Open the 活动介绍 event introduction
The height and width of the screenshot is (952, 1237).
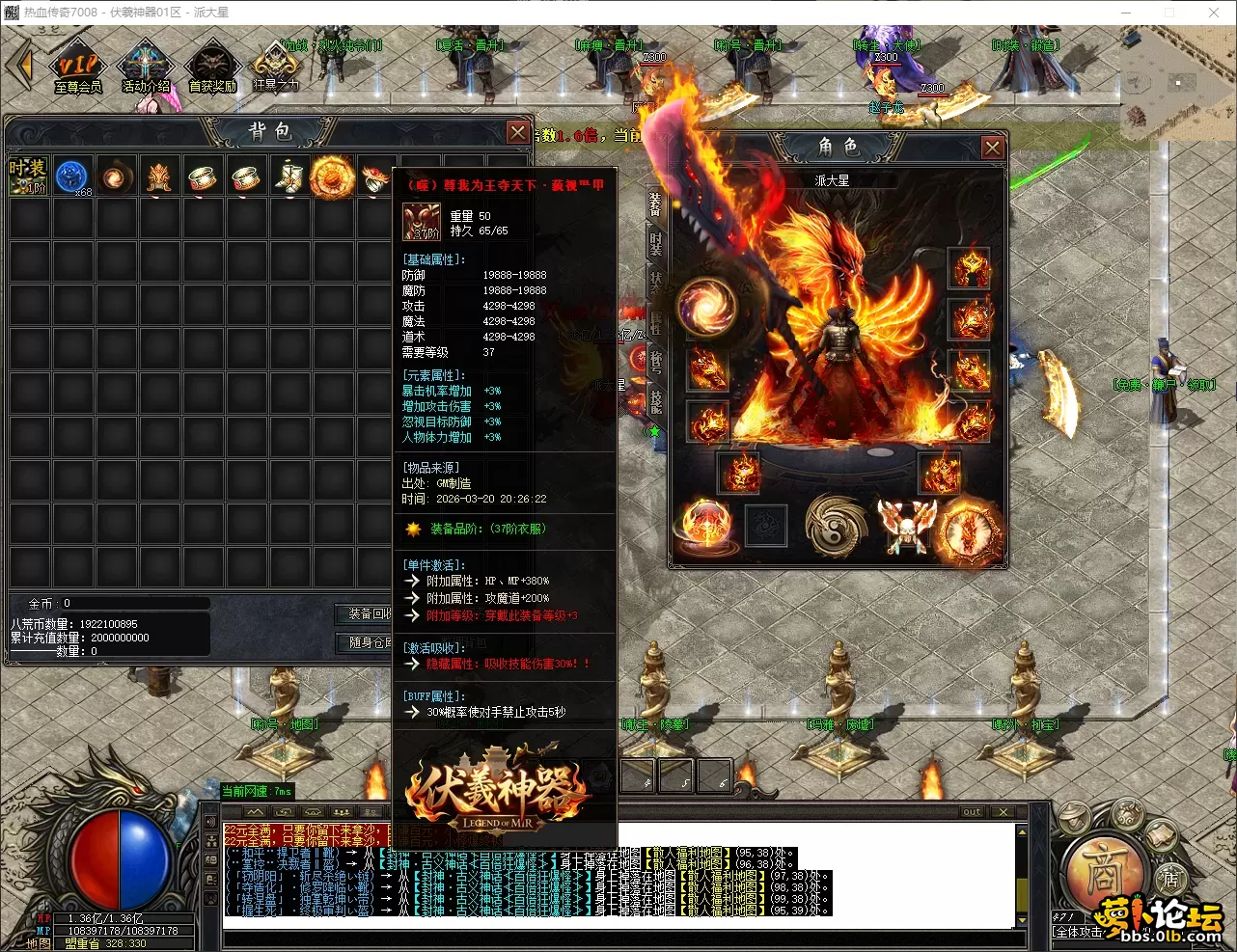coord(146,68)
